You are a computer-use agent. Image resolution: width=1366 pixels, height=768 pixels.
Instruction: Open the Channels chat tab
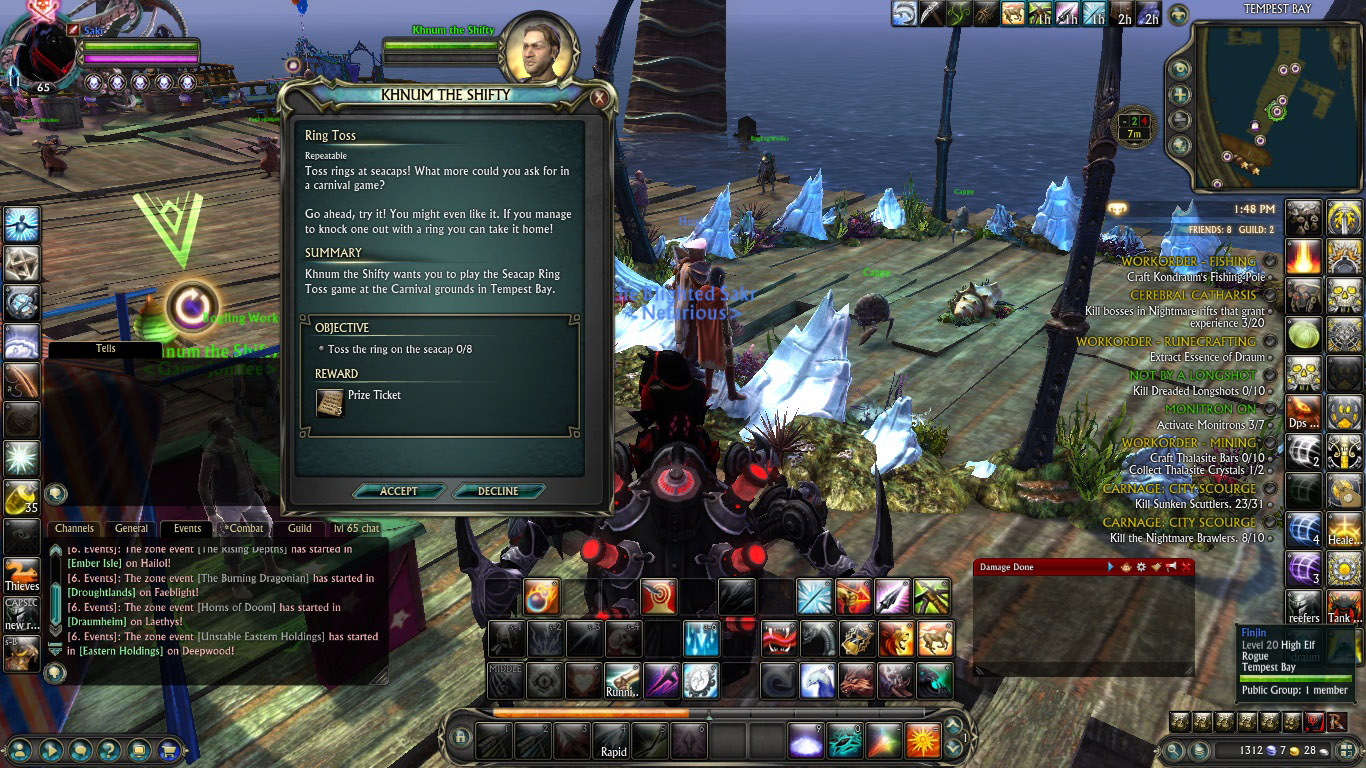click(75, 528)
